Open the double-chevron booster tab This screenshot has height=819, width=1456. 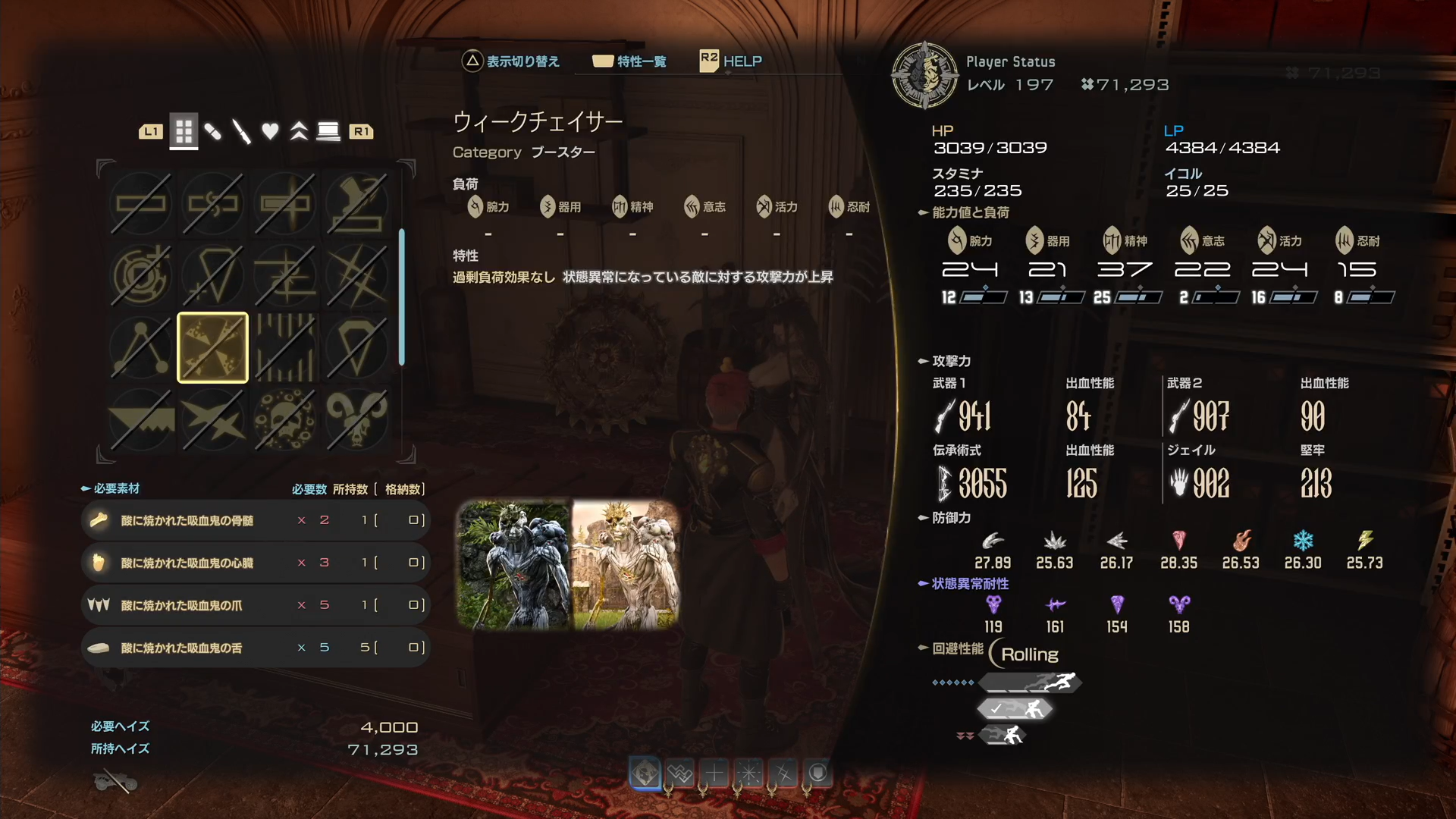click(x=299, y=132)
